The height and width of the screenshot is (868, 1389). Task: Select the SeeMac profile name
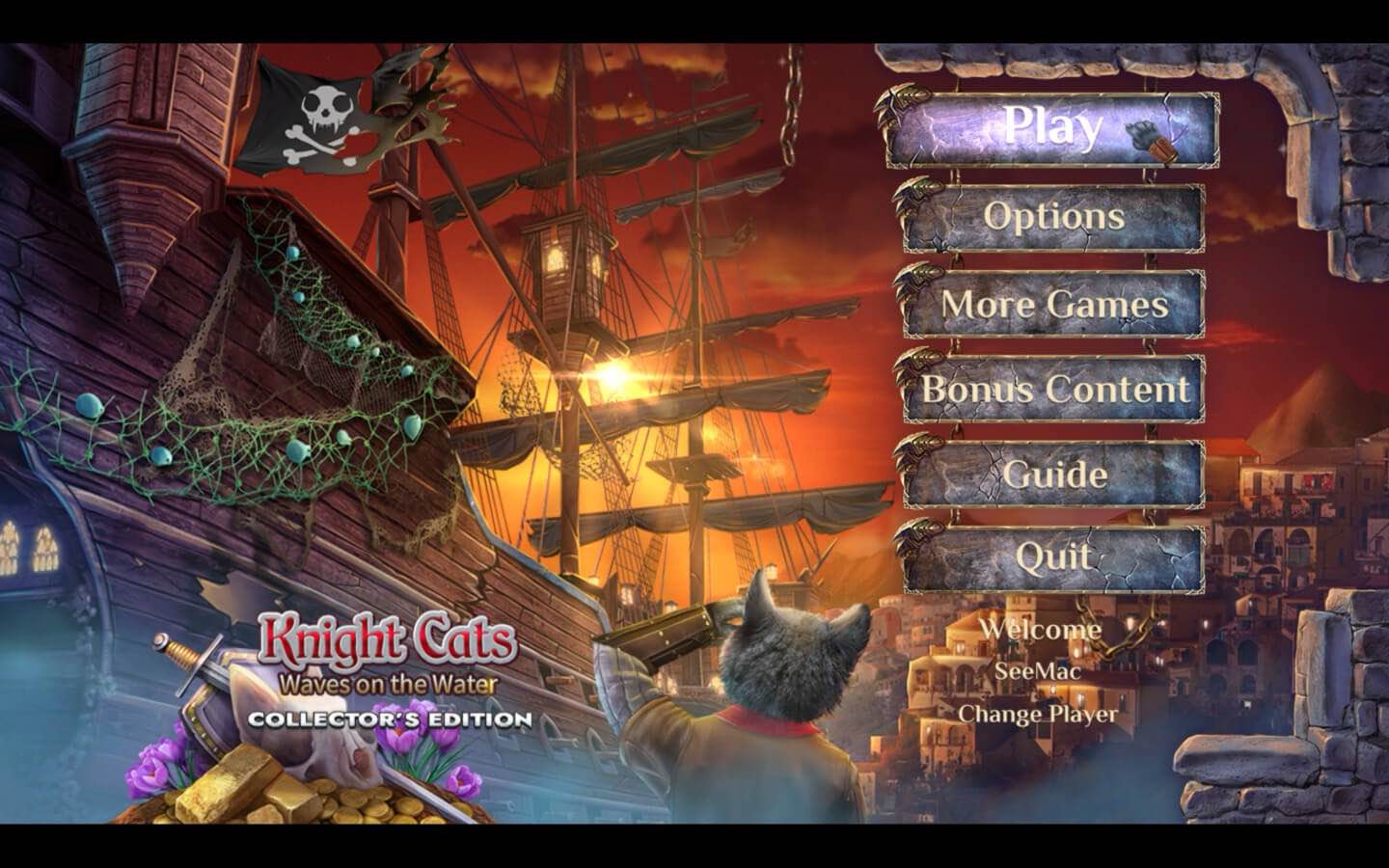pyautogui.click(x=1038, y=673)
